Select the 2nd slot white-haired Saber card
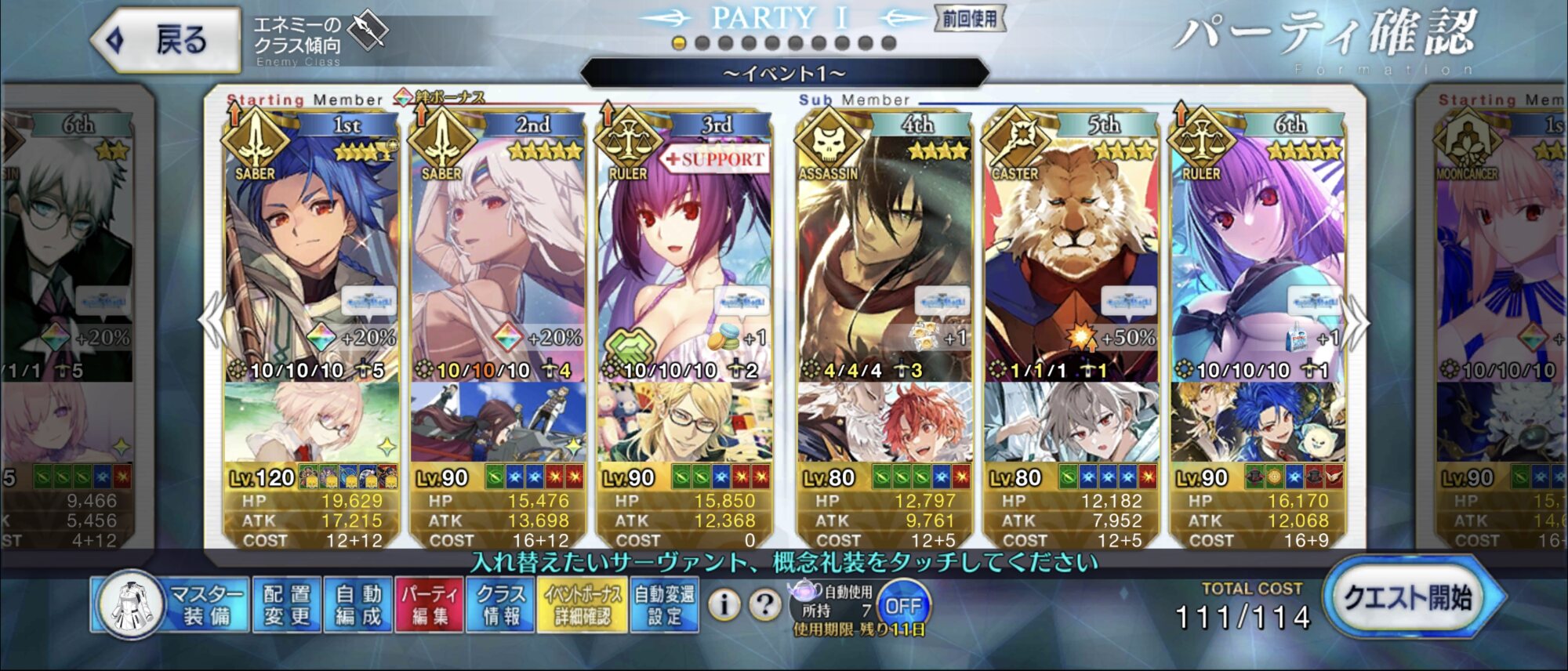1568x671 pixels. [x=498, y=259]
